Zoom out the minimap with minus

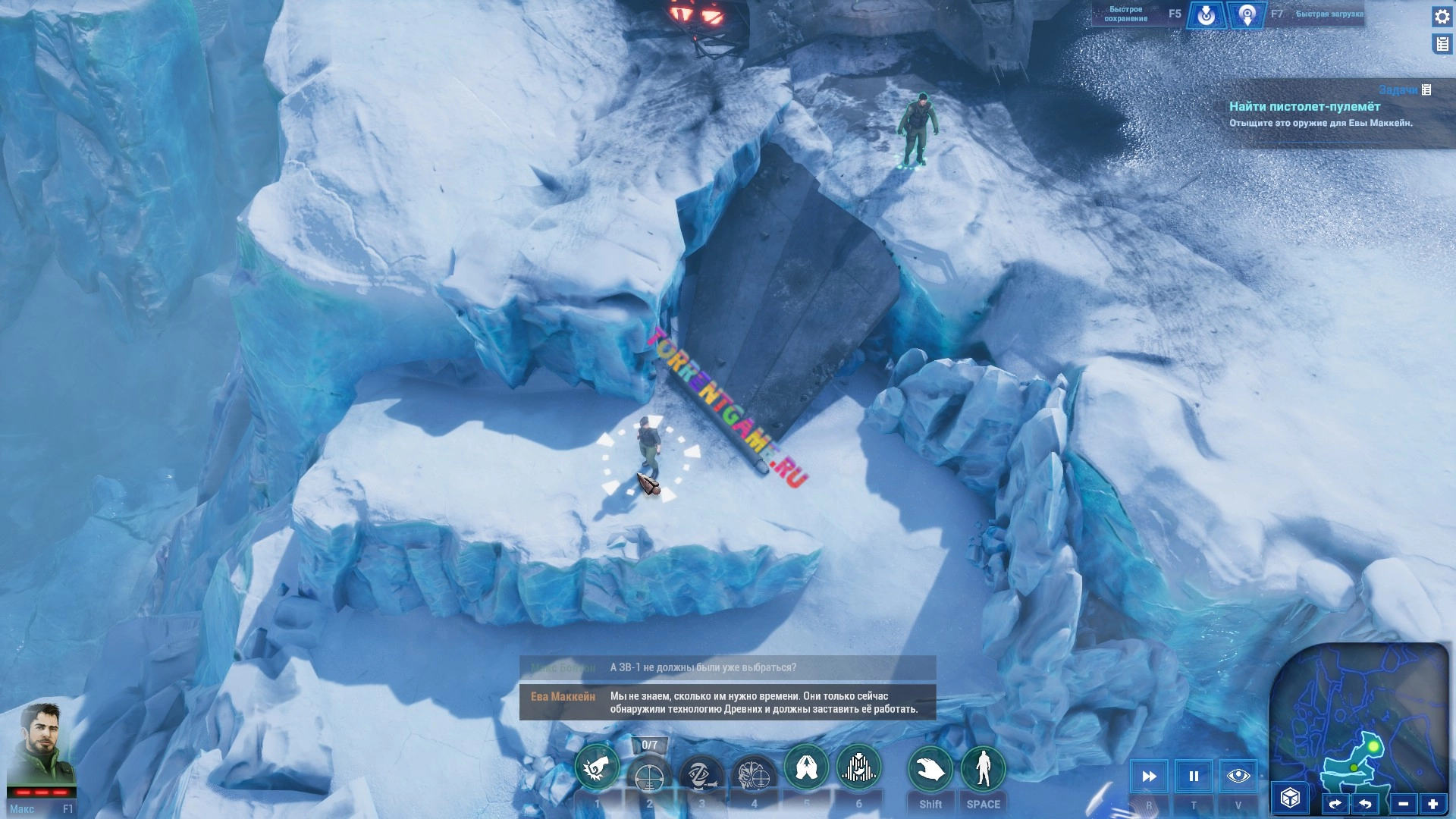[1403, 804]
